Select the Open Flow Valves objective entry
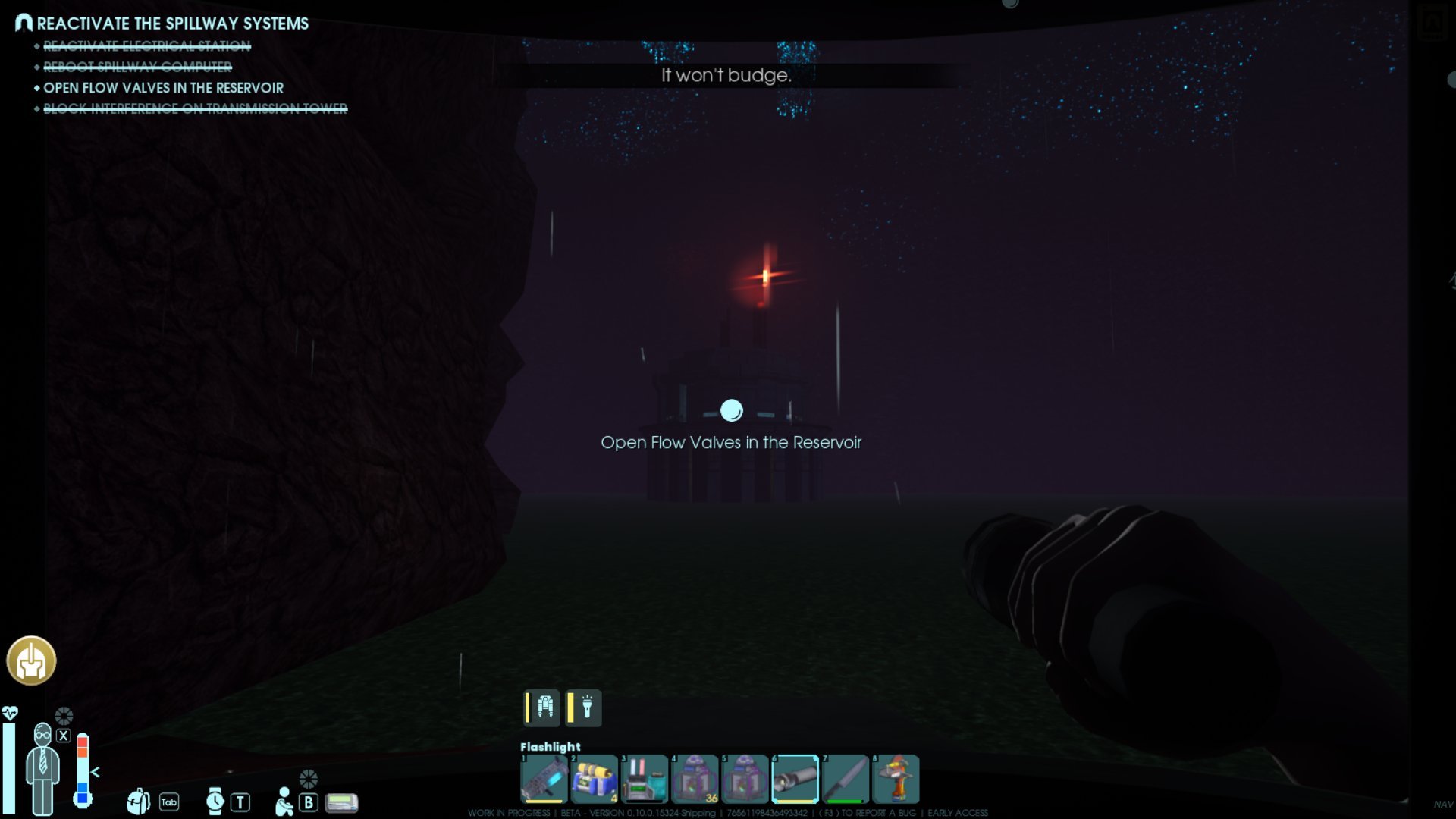 [163, 88]
